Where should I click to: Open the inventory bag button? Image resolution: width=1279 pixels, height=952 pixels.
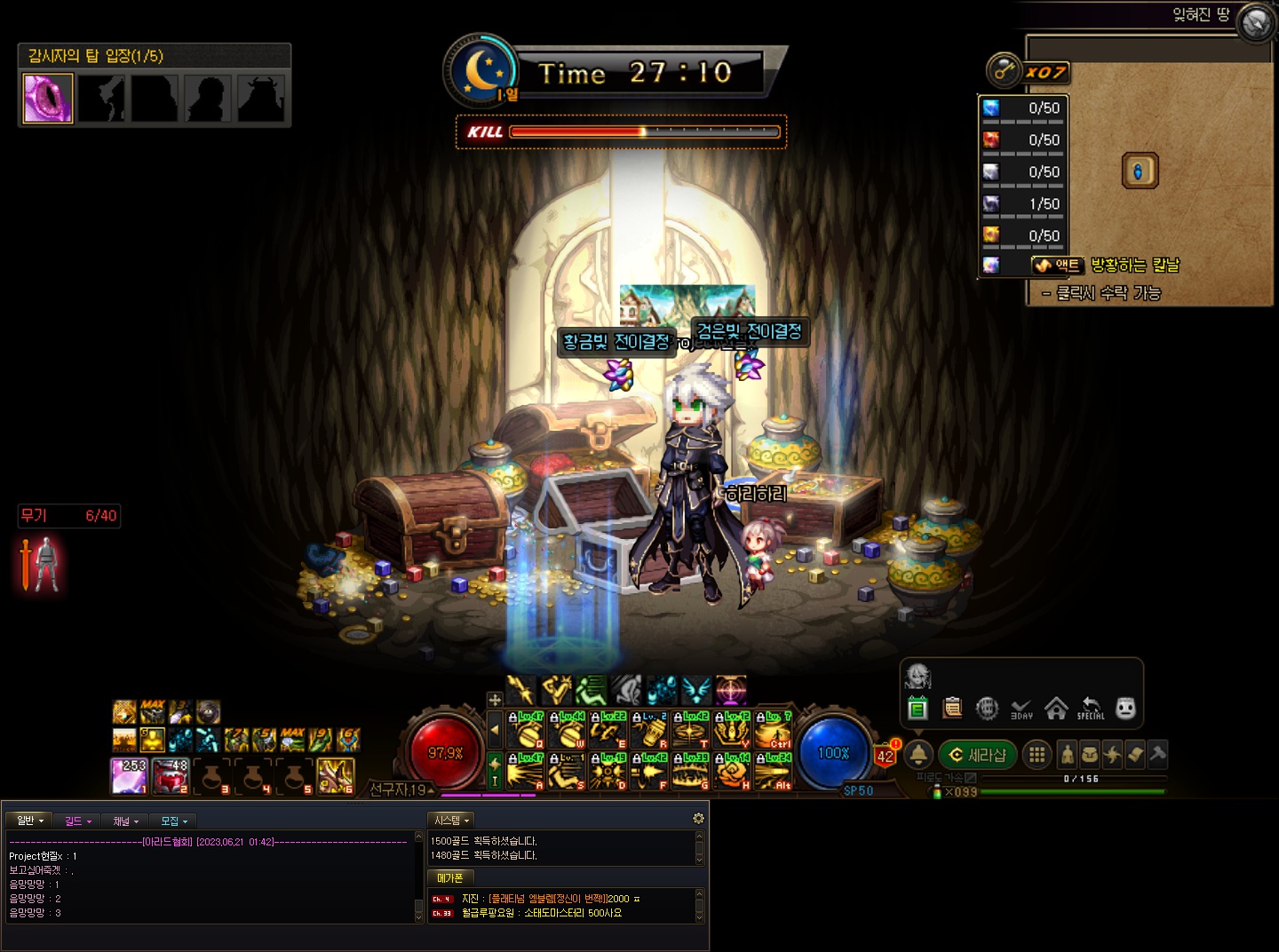[x=1089, y=755]
